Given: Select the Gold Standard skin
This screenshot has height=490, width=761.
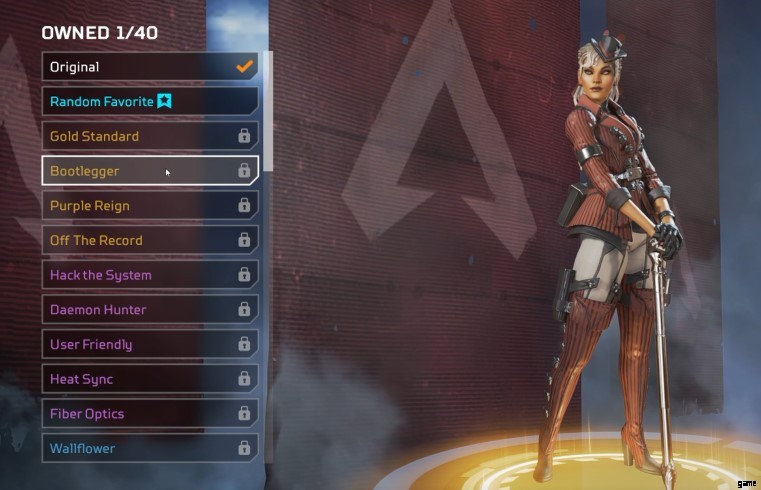Looking at the screenshot, I should point(150,136).
